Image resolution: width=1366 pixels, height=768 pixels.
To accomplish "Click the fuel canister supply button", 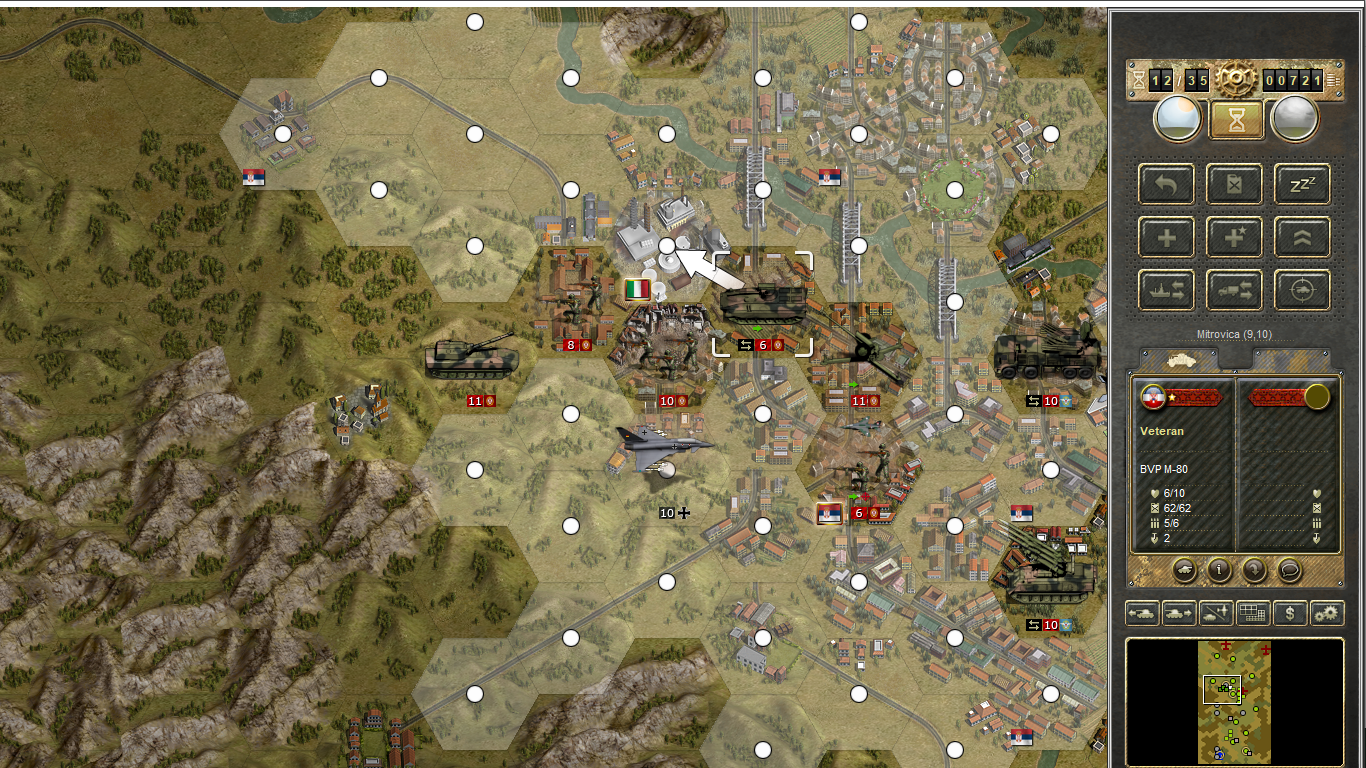I will pos(1235,184).
